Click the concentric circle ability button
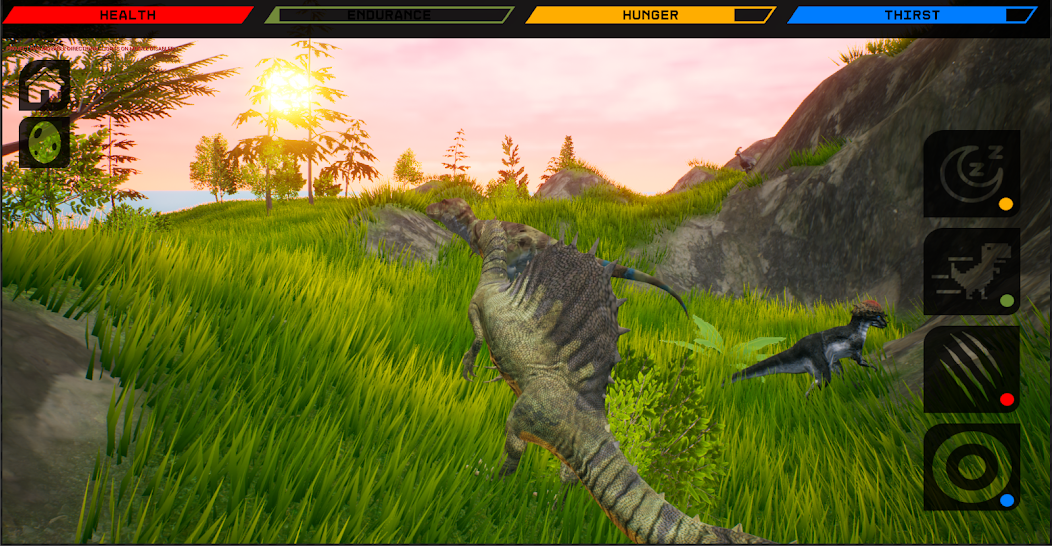This screenshot has height=546, width=1052. tap(971, 467)
